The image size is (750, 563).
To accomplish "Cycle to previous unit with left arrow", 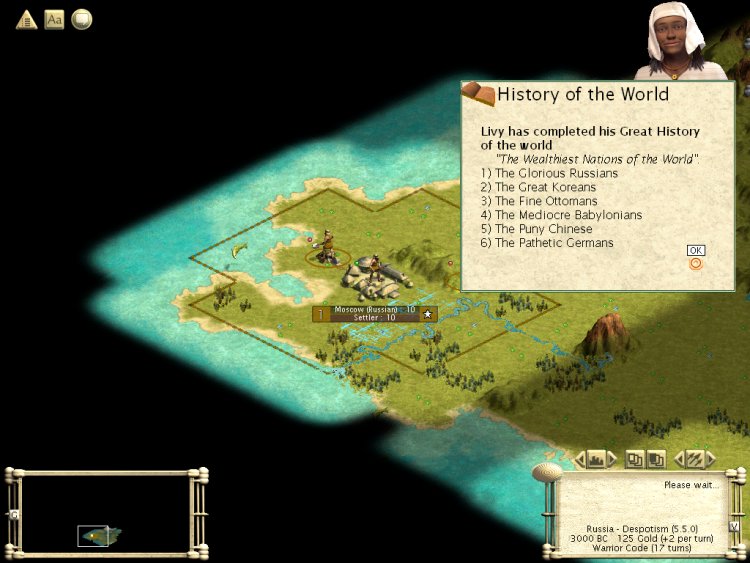I will [678, 459].
